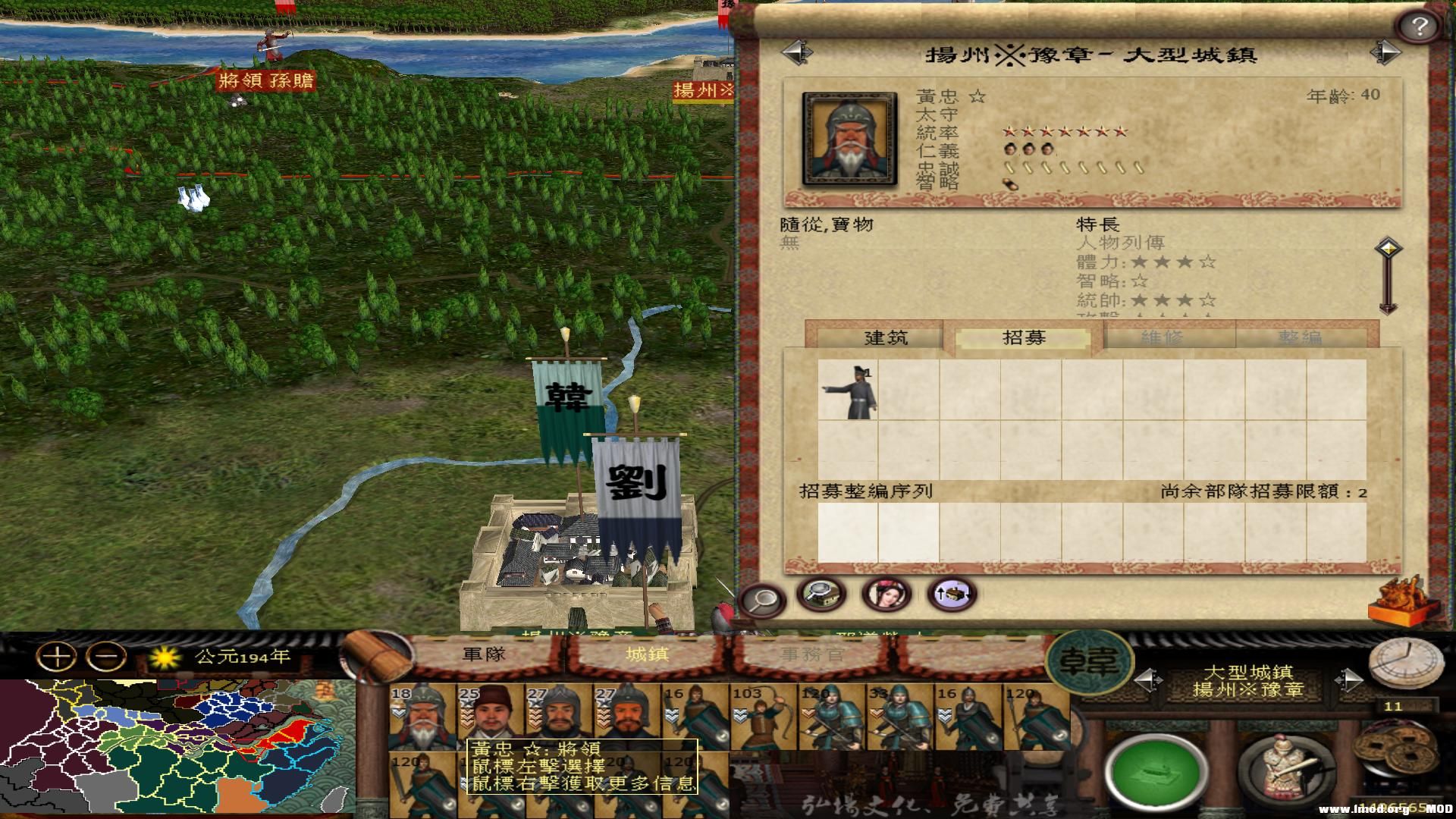Click the 城鎮 settlement tab label
The width and height of the screenshot is (1456, 819).
pyautogui.click(x=648, y=652)
